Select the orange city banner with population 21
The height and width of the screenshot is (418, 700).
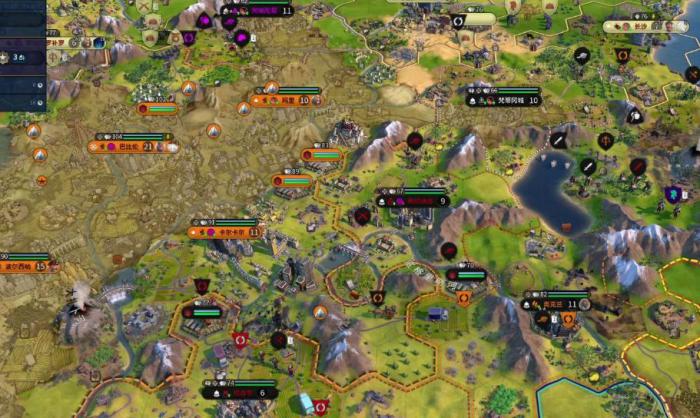(x=133, y=146)
